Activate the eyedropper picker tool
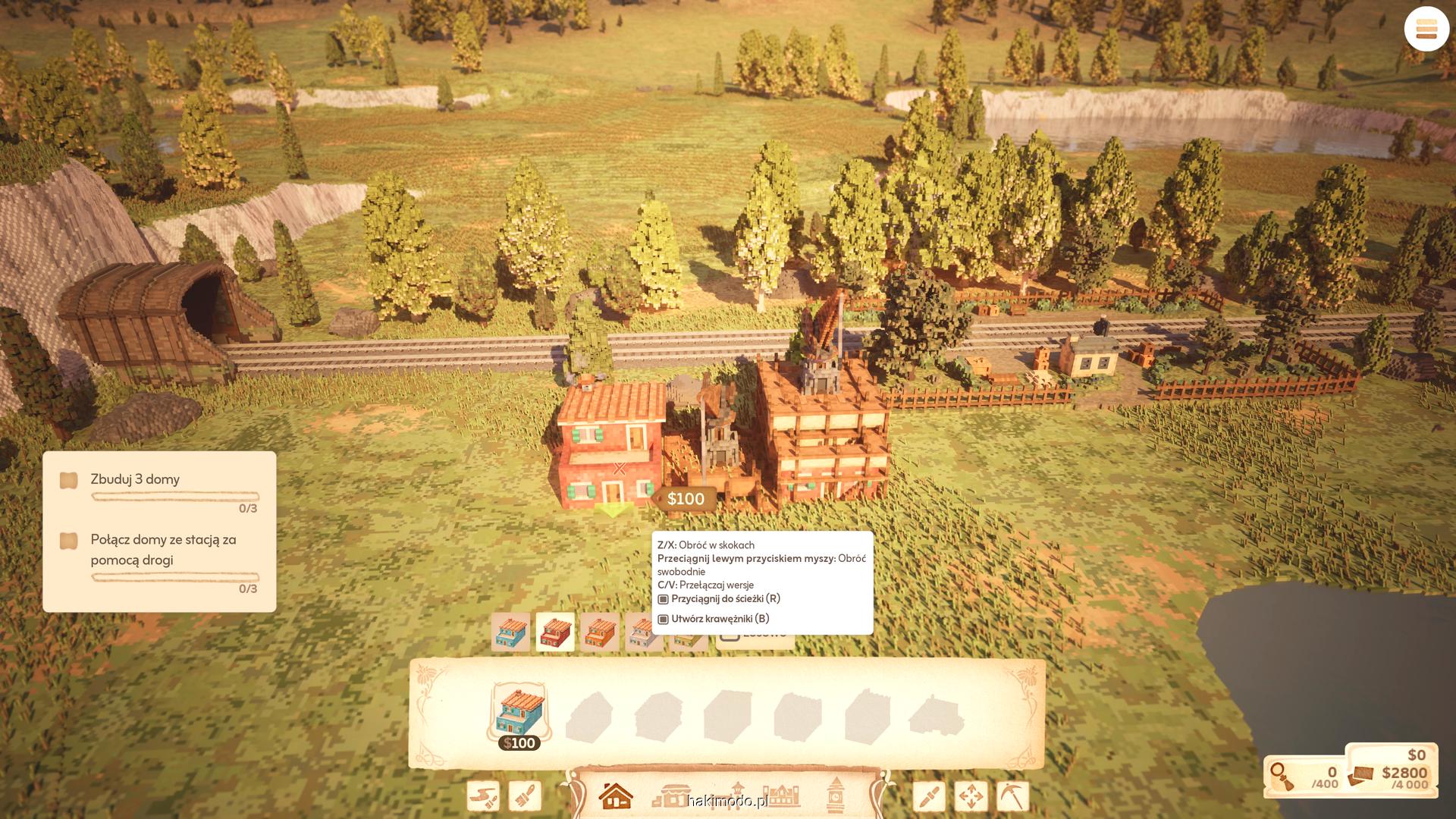 tap(929, 796)
